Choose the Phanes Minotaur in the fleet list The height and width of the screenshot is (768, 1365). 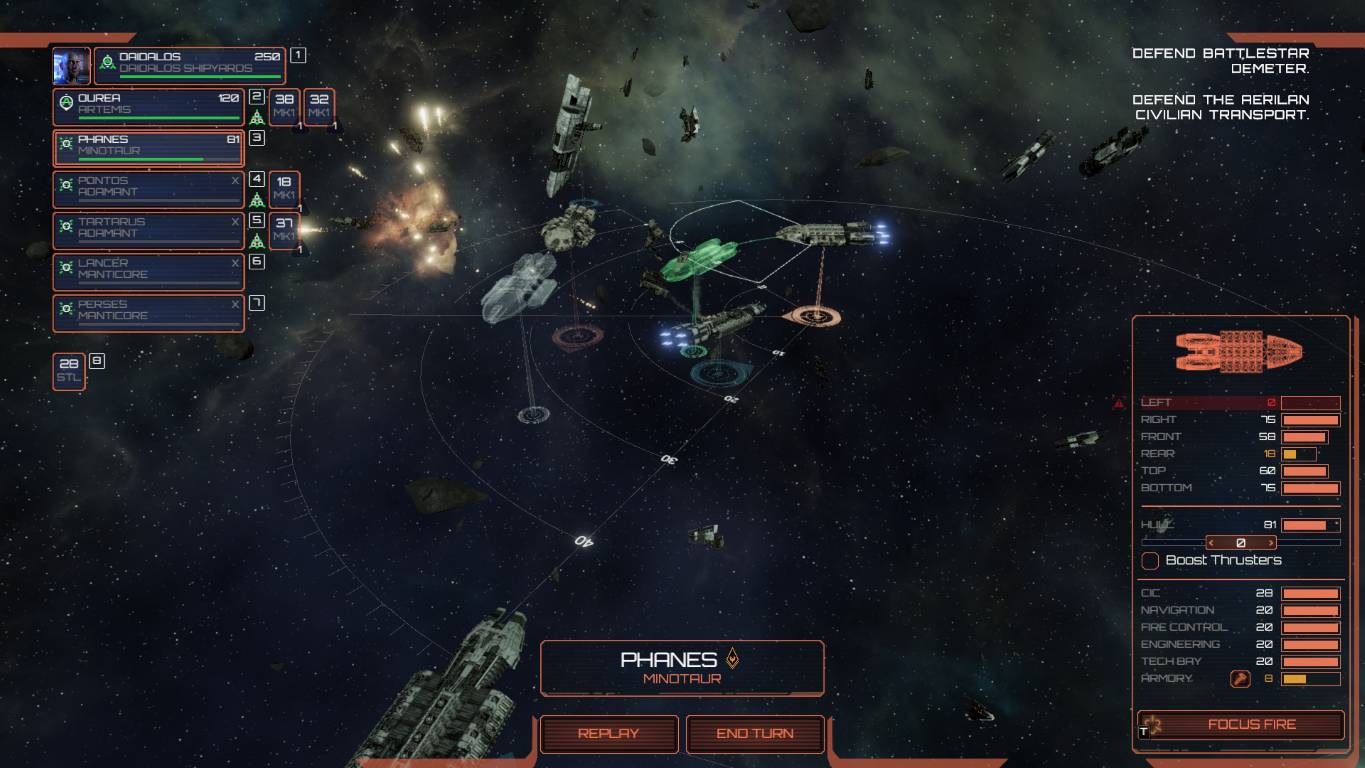tap(148, 148)
